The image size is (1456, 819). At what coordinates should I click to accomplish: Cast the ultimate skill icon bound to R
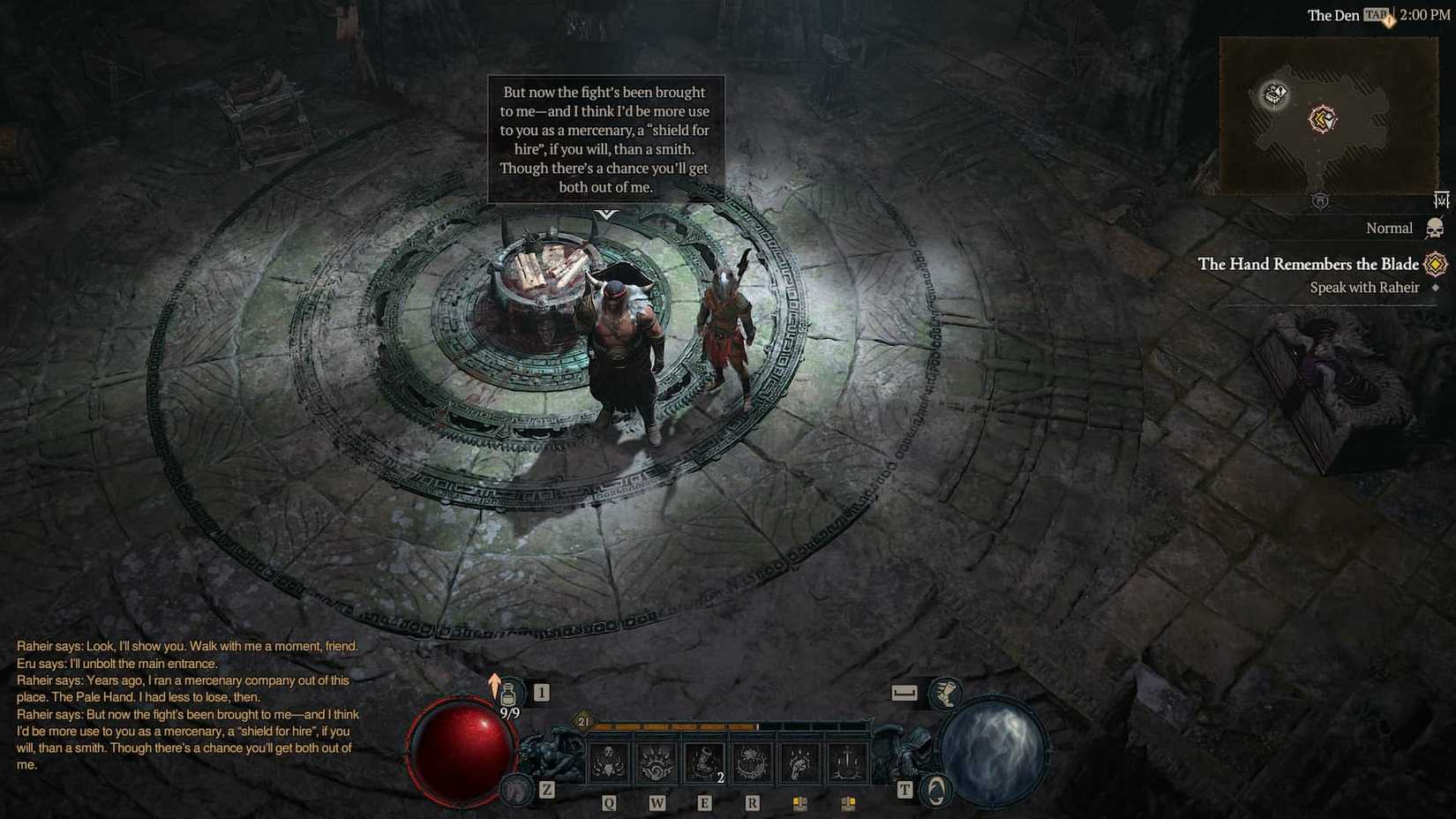pos(752,761)
